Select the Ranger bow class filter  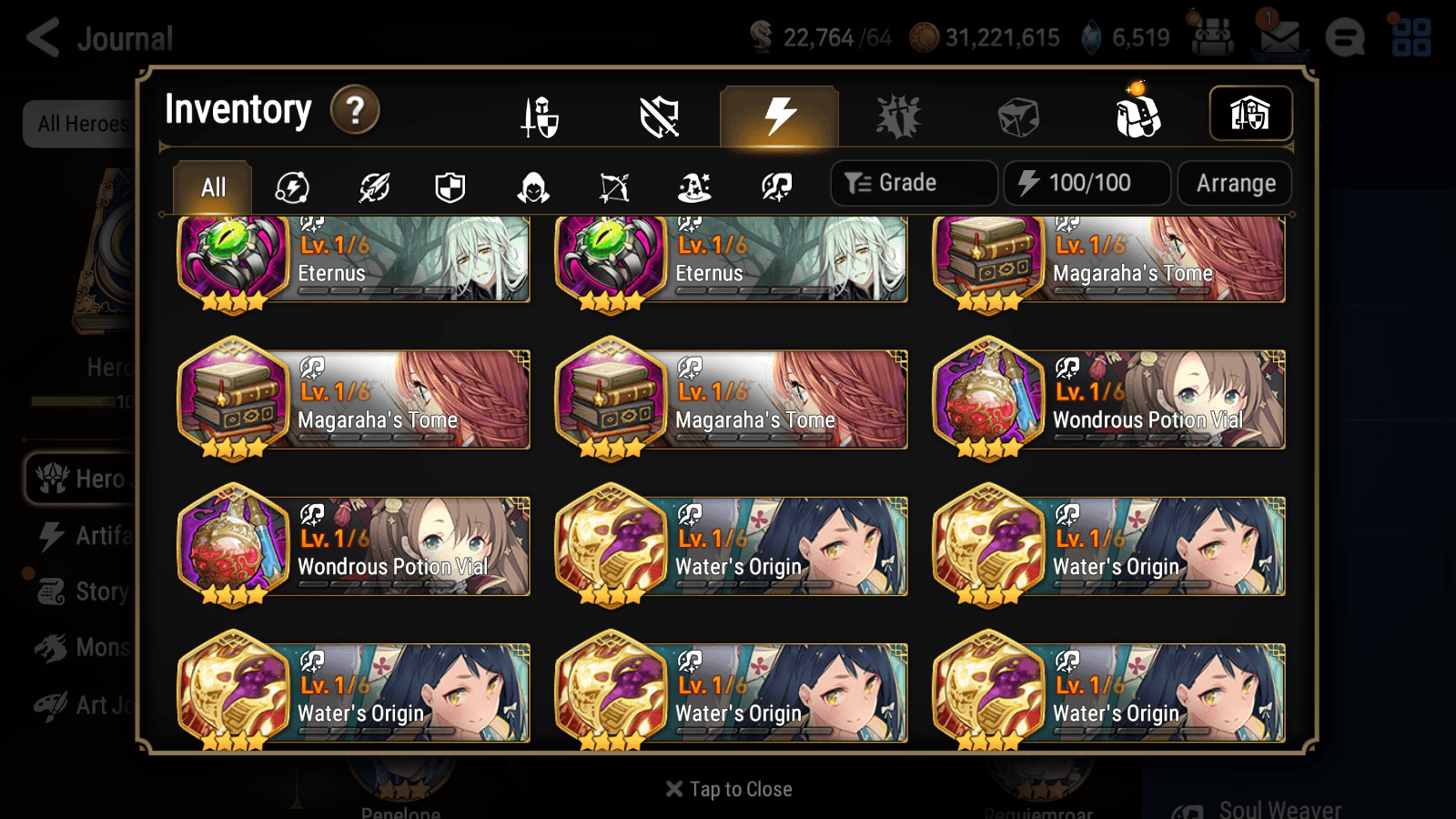(x=612, y=187)
